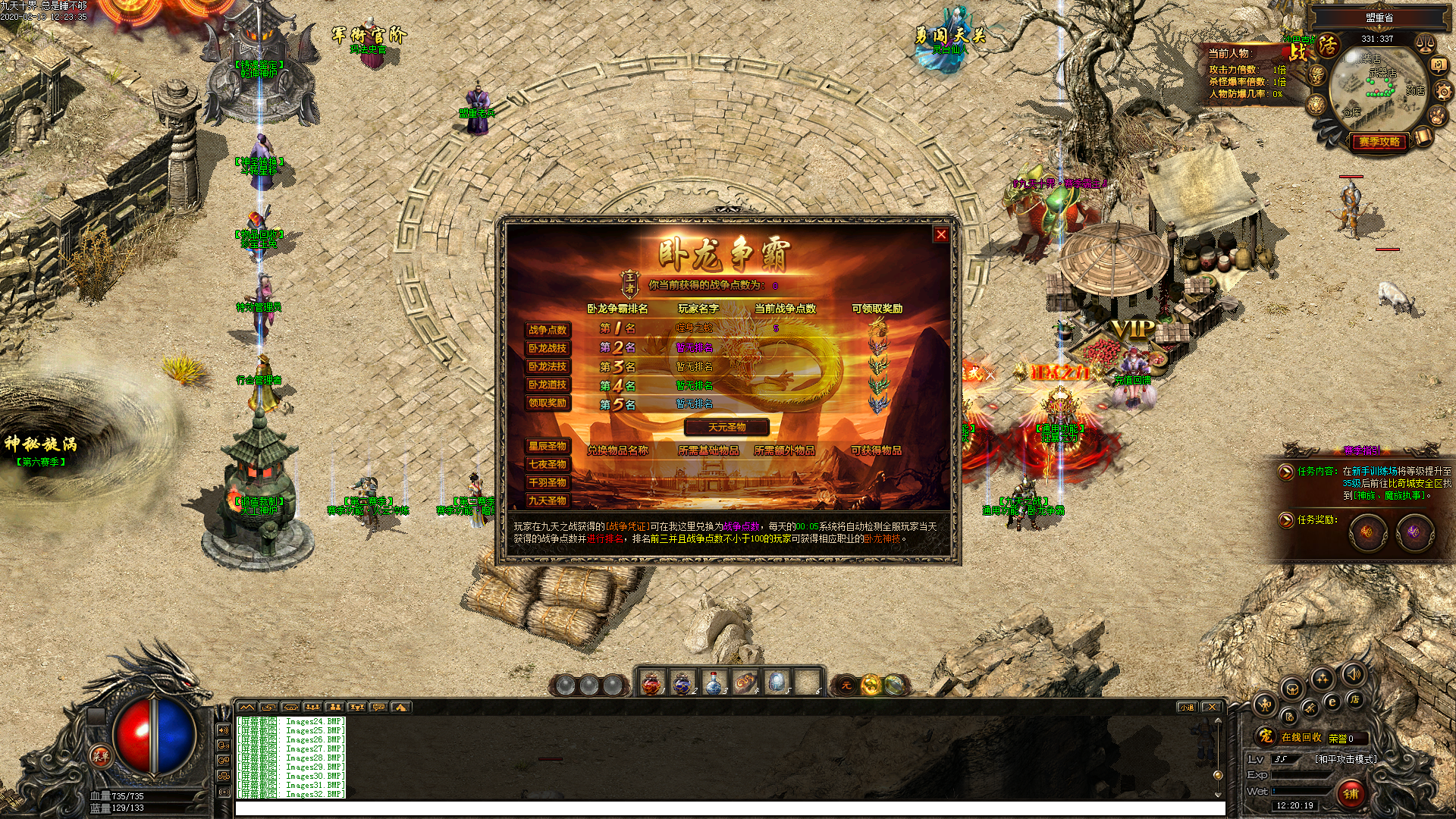
Task: Switch to the 星辰圣物 category
Action: click(548, 446)
